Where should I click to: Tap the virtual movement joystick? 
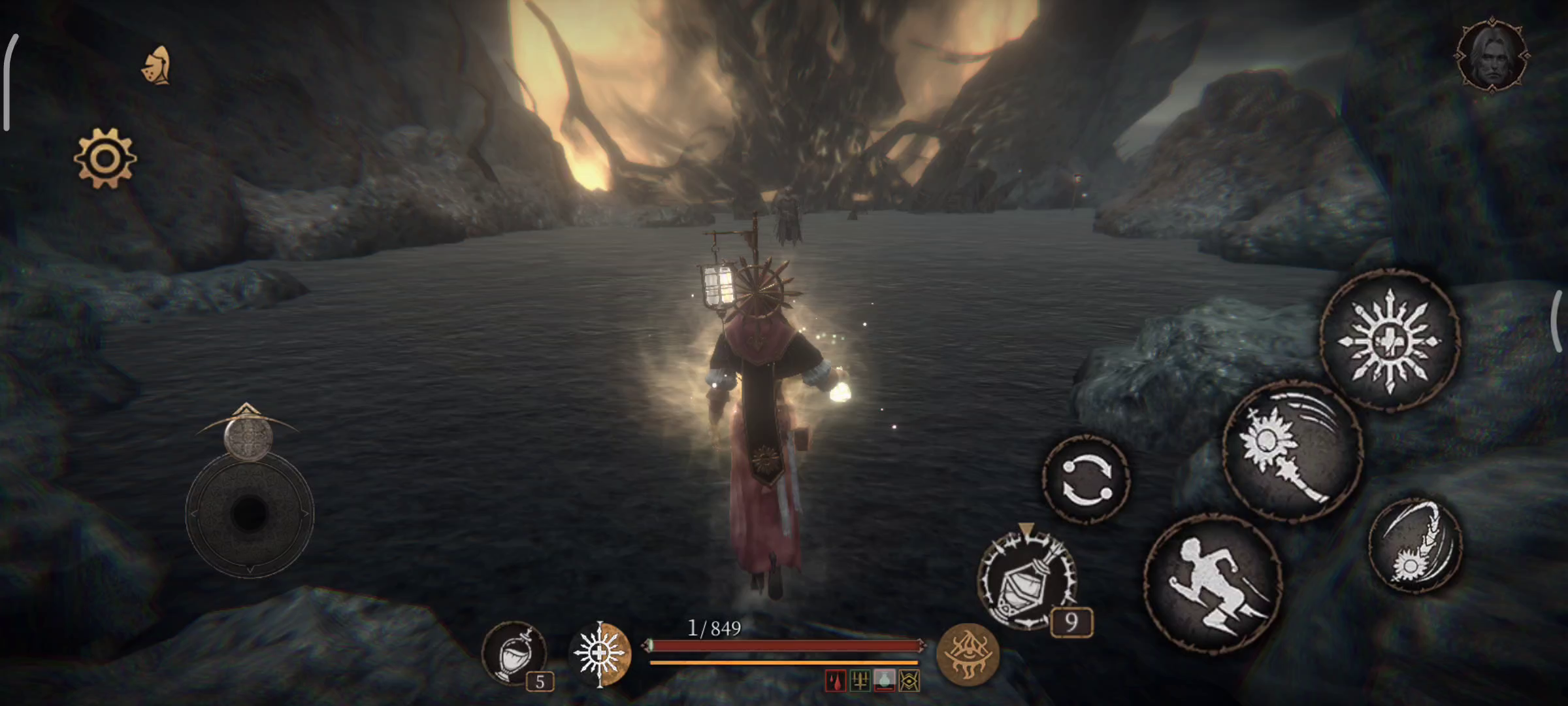pyautogui.click(x=250, y=513)
